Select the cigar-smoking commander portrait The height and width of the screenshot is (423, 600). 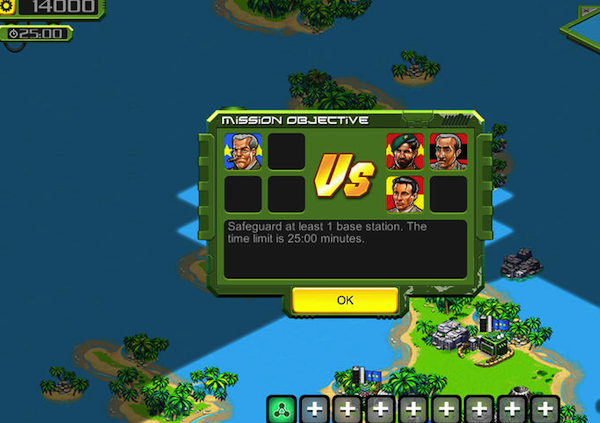[243, 151]
